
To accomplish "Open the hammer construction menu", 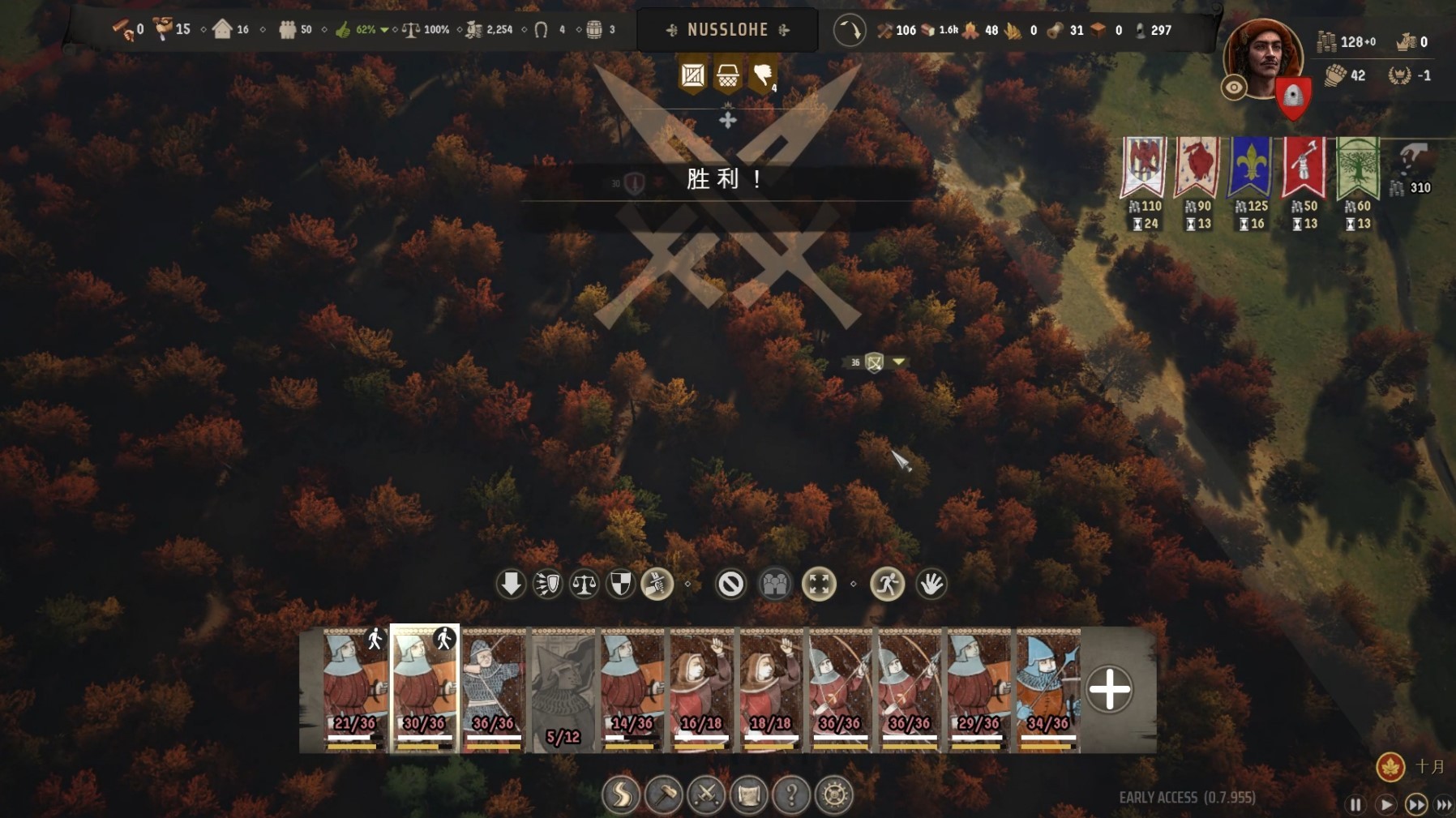I will 664,795.
